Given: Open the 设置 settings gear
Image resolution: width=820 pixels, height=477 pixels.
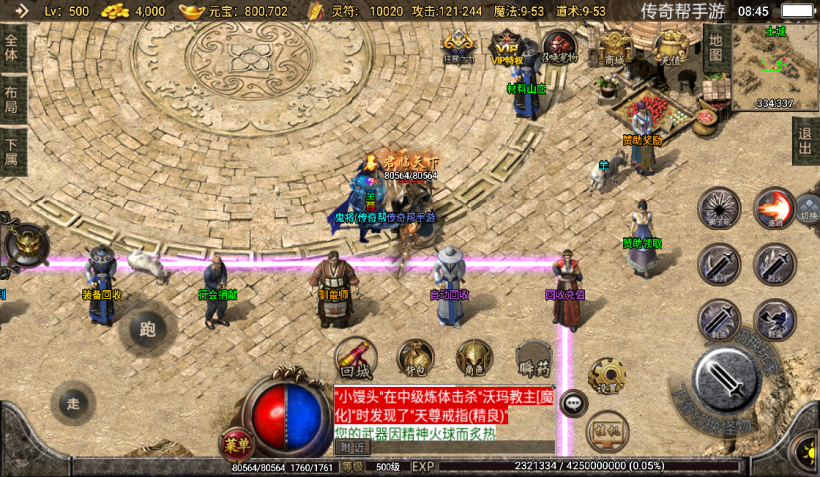Looking at the screenshot, I should coord(606,377).
